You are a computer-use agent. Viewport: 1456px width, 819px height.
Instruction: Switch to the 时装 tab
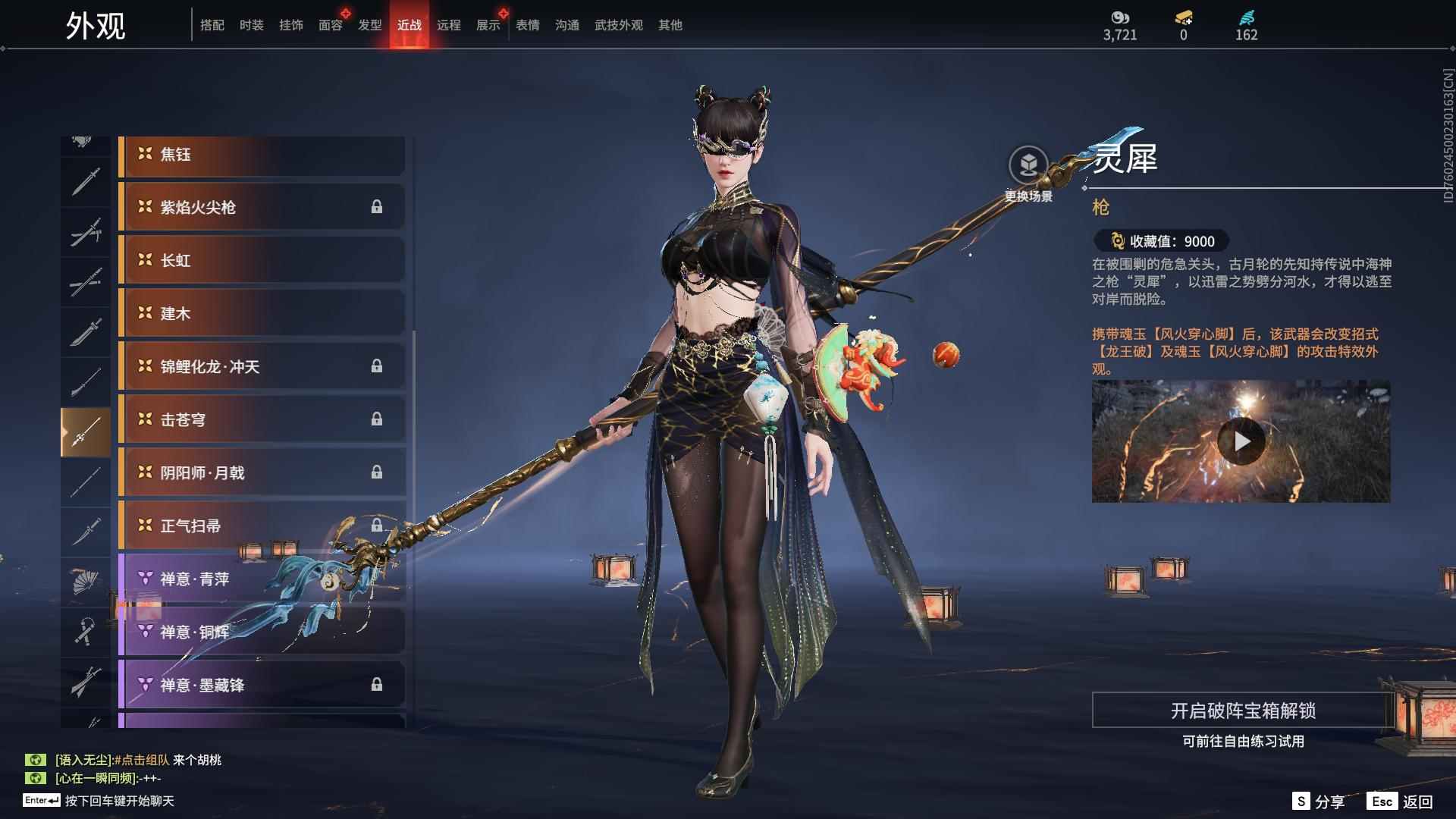tap(251, 25)
